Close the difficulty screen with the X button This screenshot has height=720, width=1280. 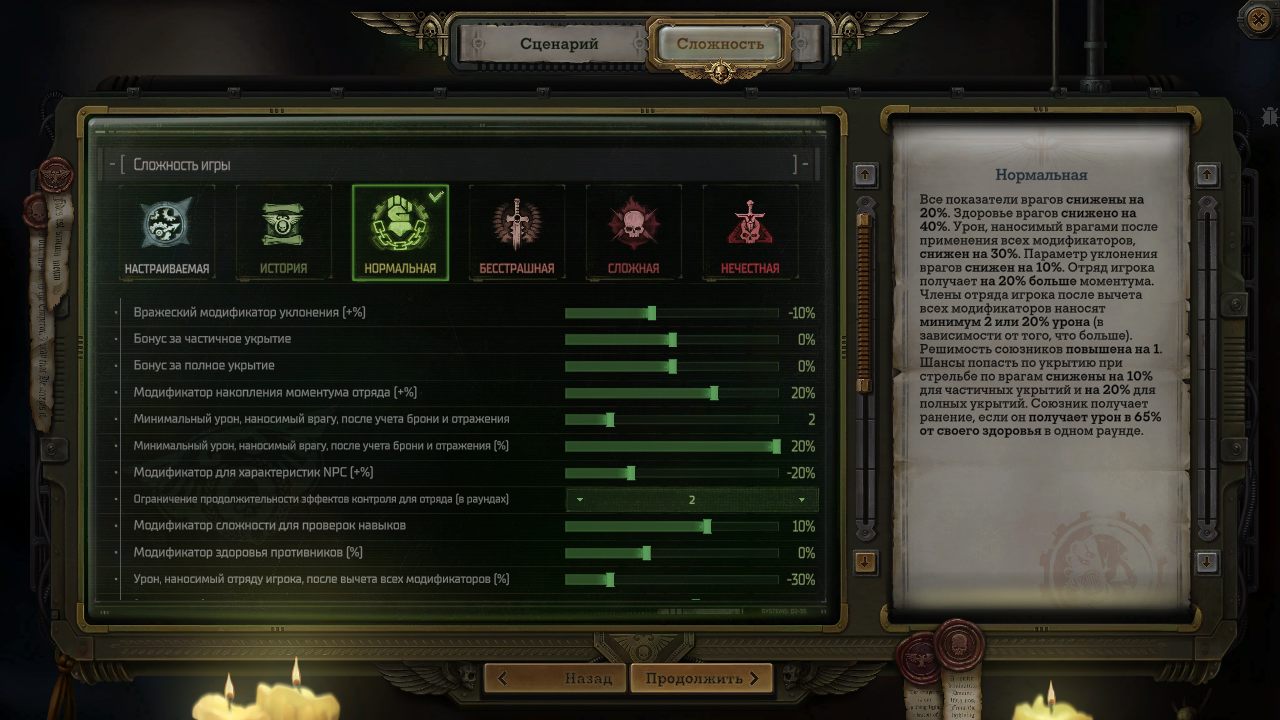coord(1257,19)
